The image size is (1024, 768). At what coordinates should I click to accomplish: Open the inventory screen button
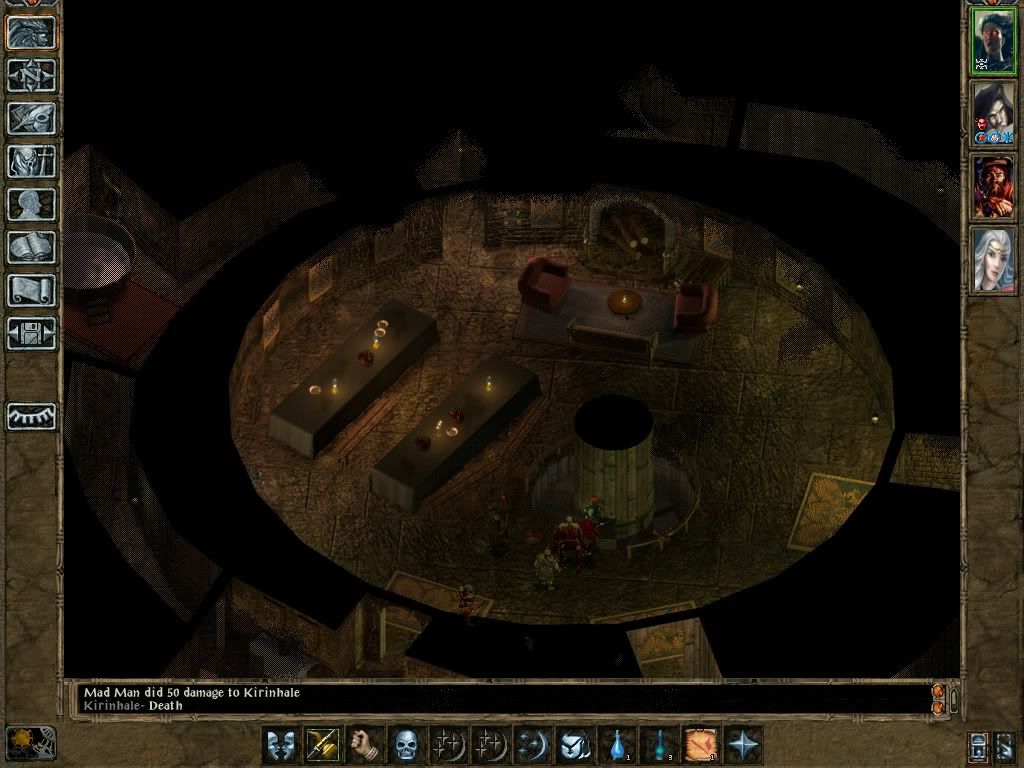coord(32,161)
